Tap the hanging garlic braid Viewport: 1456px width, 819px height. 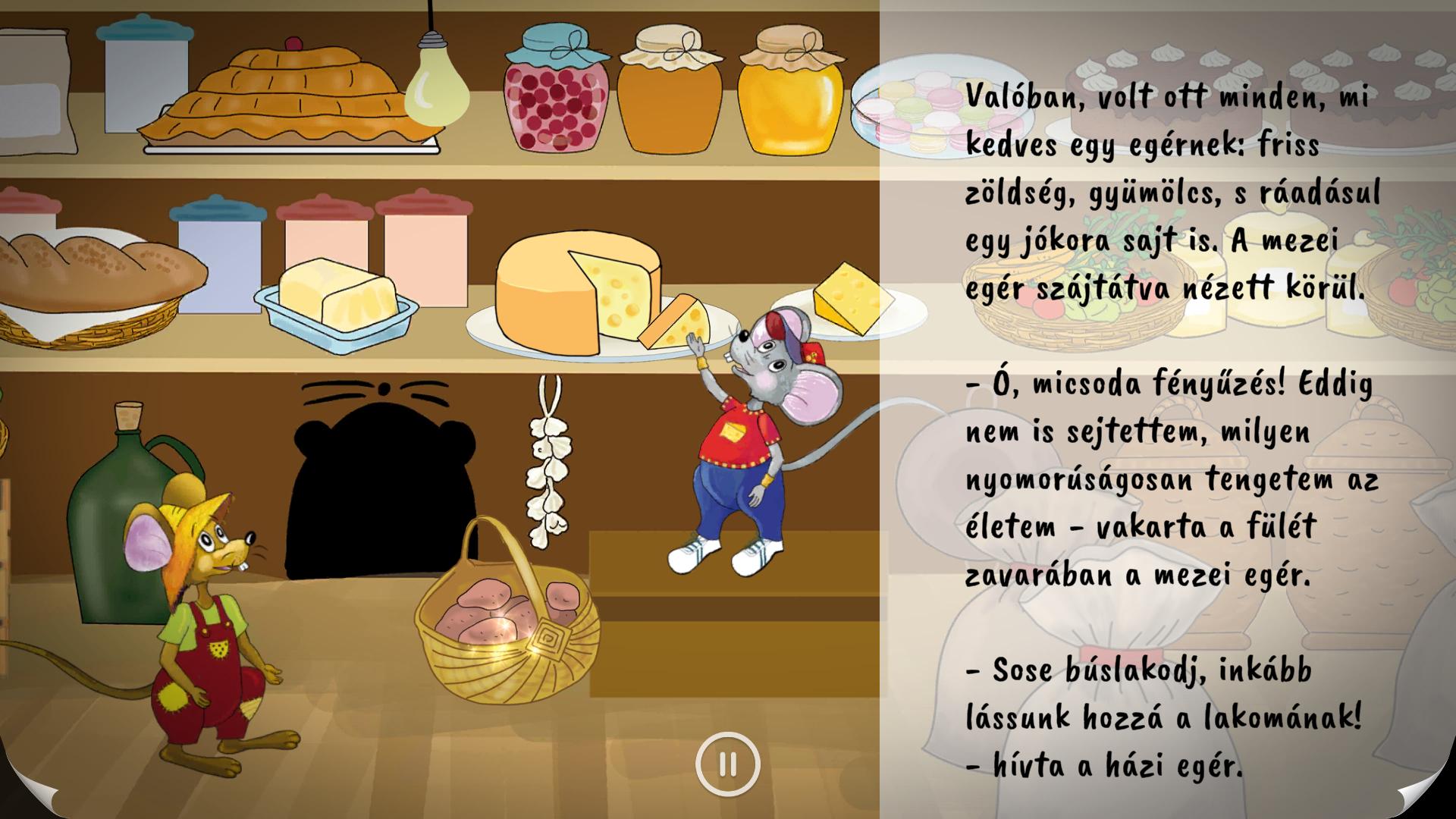pos(548,470)
